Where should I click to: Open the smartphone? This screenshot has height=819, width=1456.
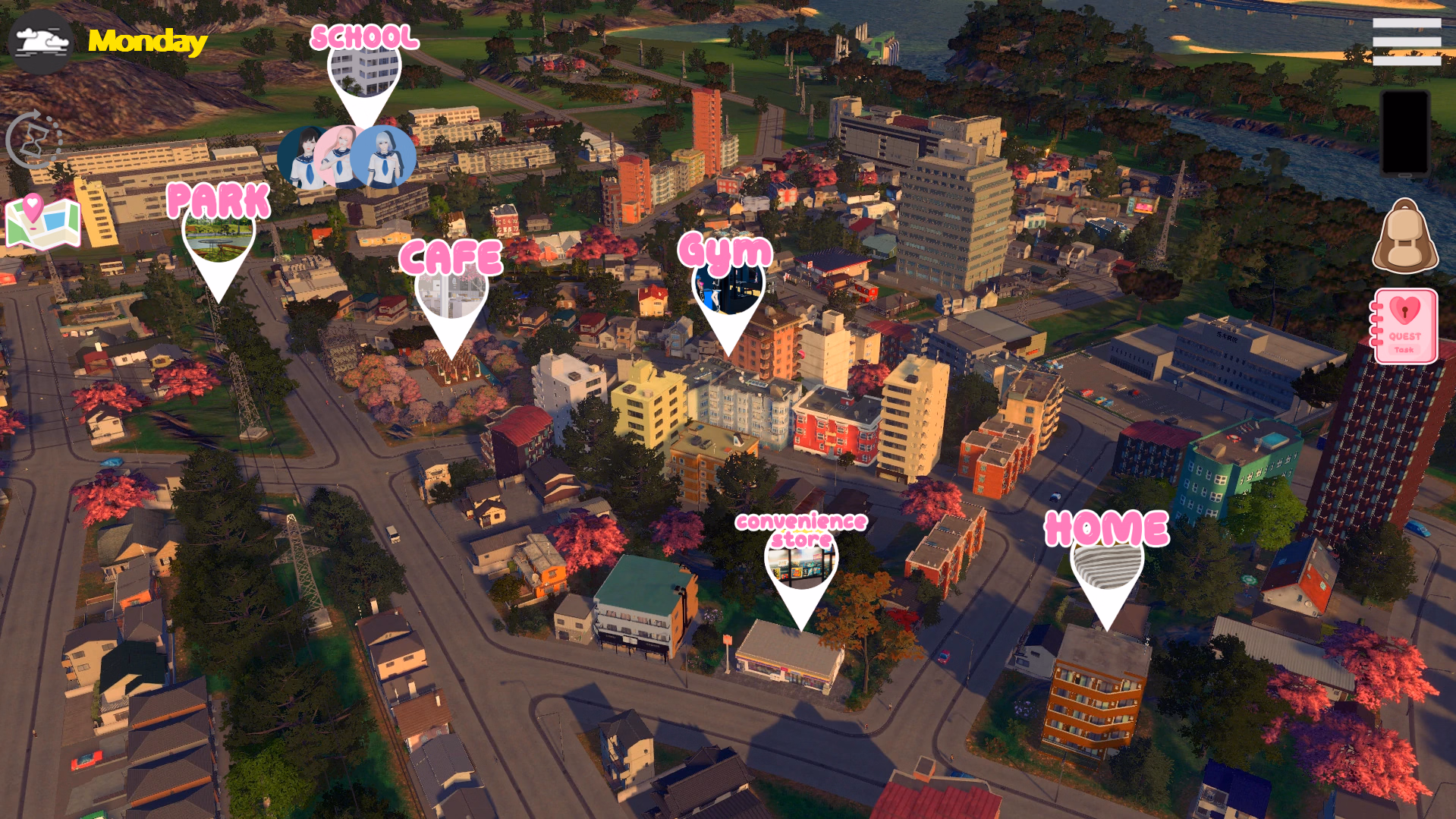(x=1404, y=134)
